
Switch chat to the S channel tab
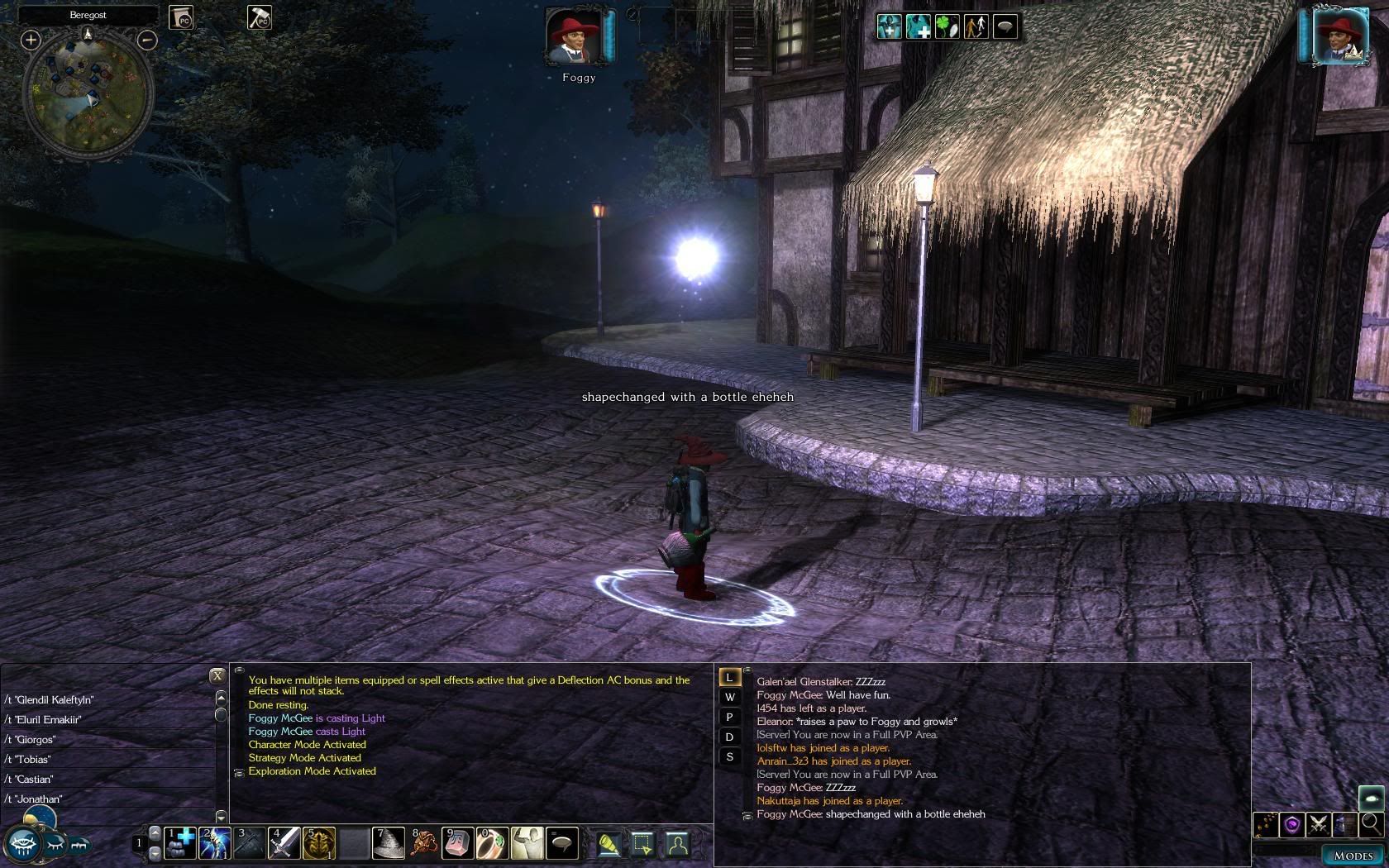pos(729,757)
